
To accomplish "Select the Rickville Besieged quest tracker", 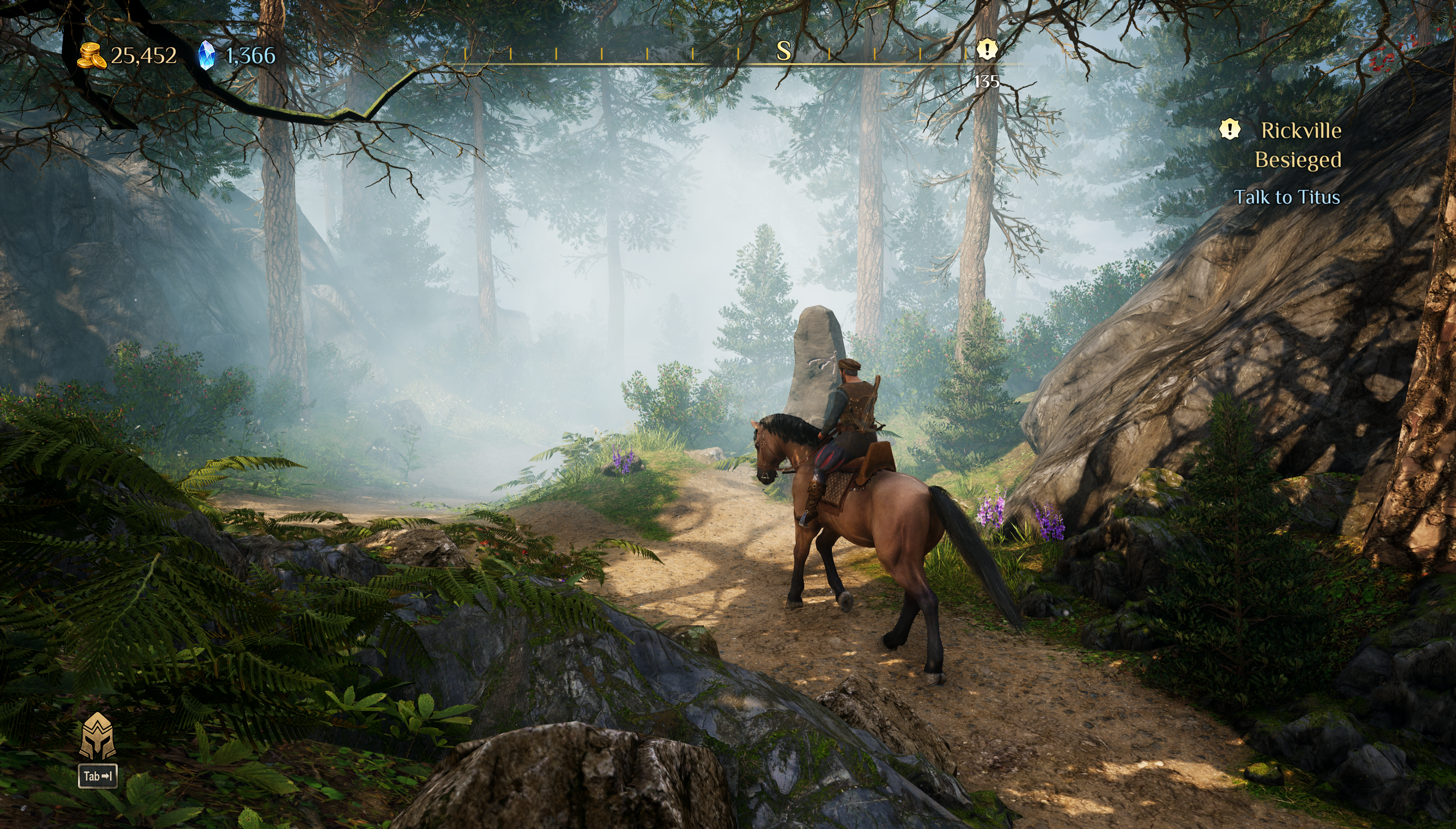I will pyautogui.click(x=1299, y=145).
